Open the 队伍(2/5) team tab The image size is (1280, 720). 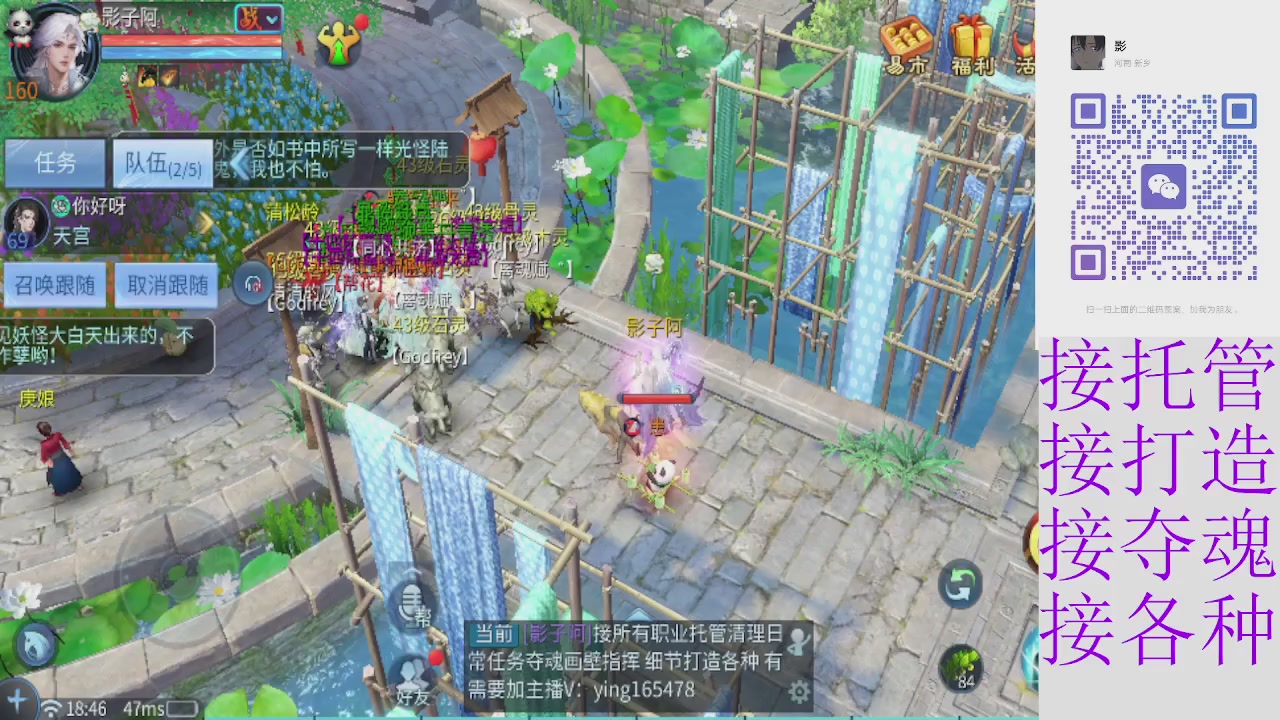pyautogui.click(x=162, y=163)
